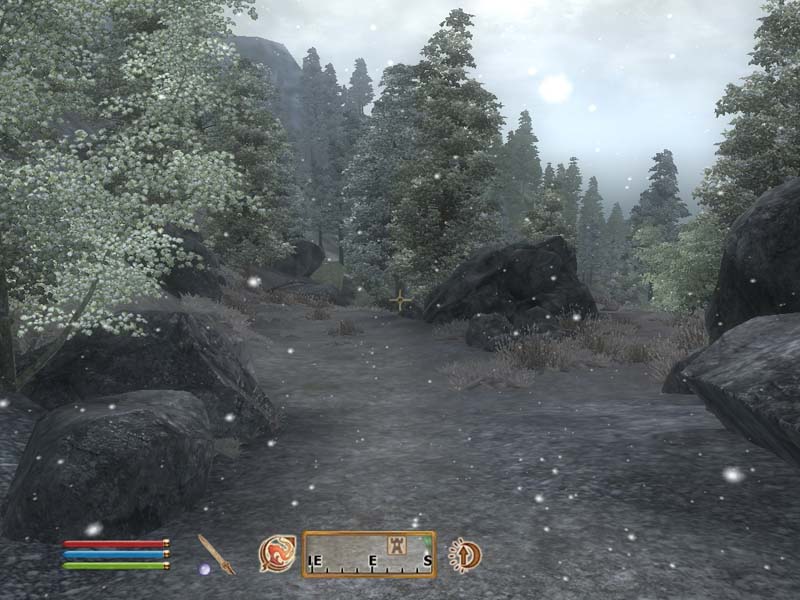
Task: Select the tower marker on the compass
Action: 395,546
